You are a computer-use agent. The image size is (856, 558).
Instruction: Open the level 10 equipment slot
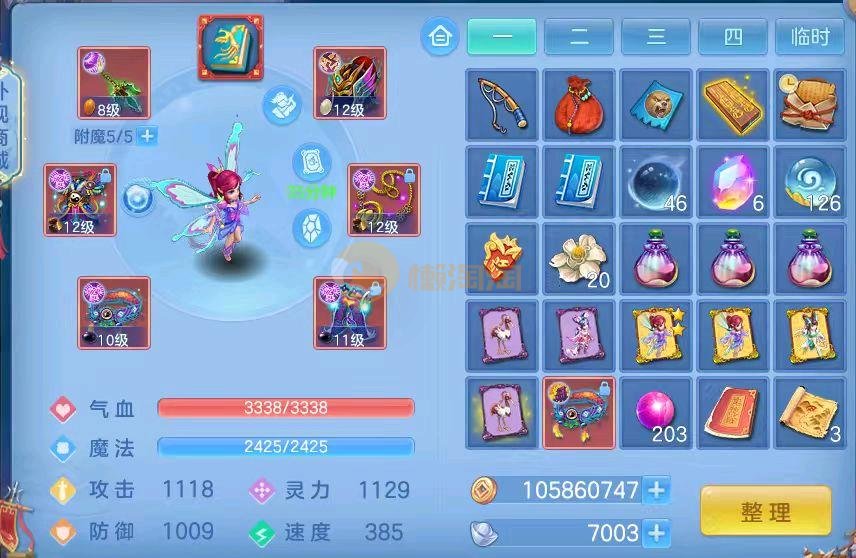click(x=114, y=313)
